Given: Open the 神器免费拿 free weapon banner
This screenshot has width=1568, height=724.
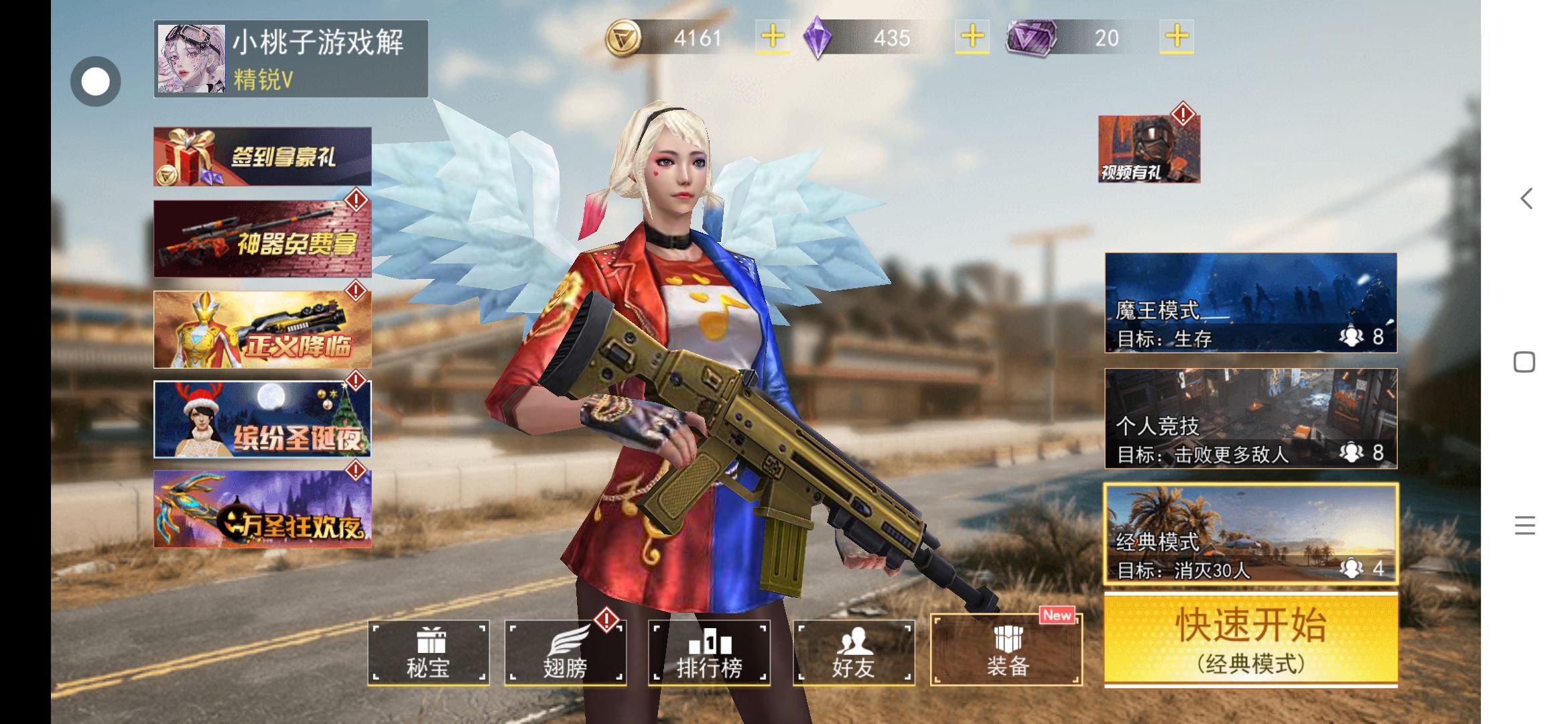Looking at the screenshot, I should (x=263, y=239).
